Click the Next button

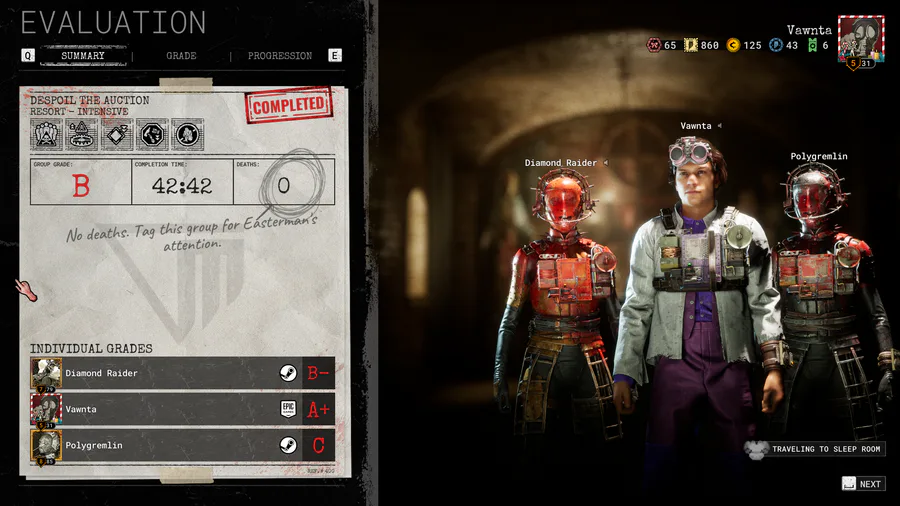pyautogui.click(x=862, y=484)
